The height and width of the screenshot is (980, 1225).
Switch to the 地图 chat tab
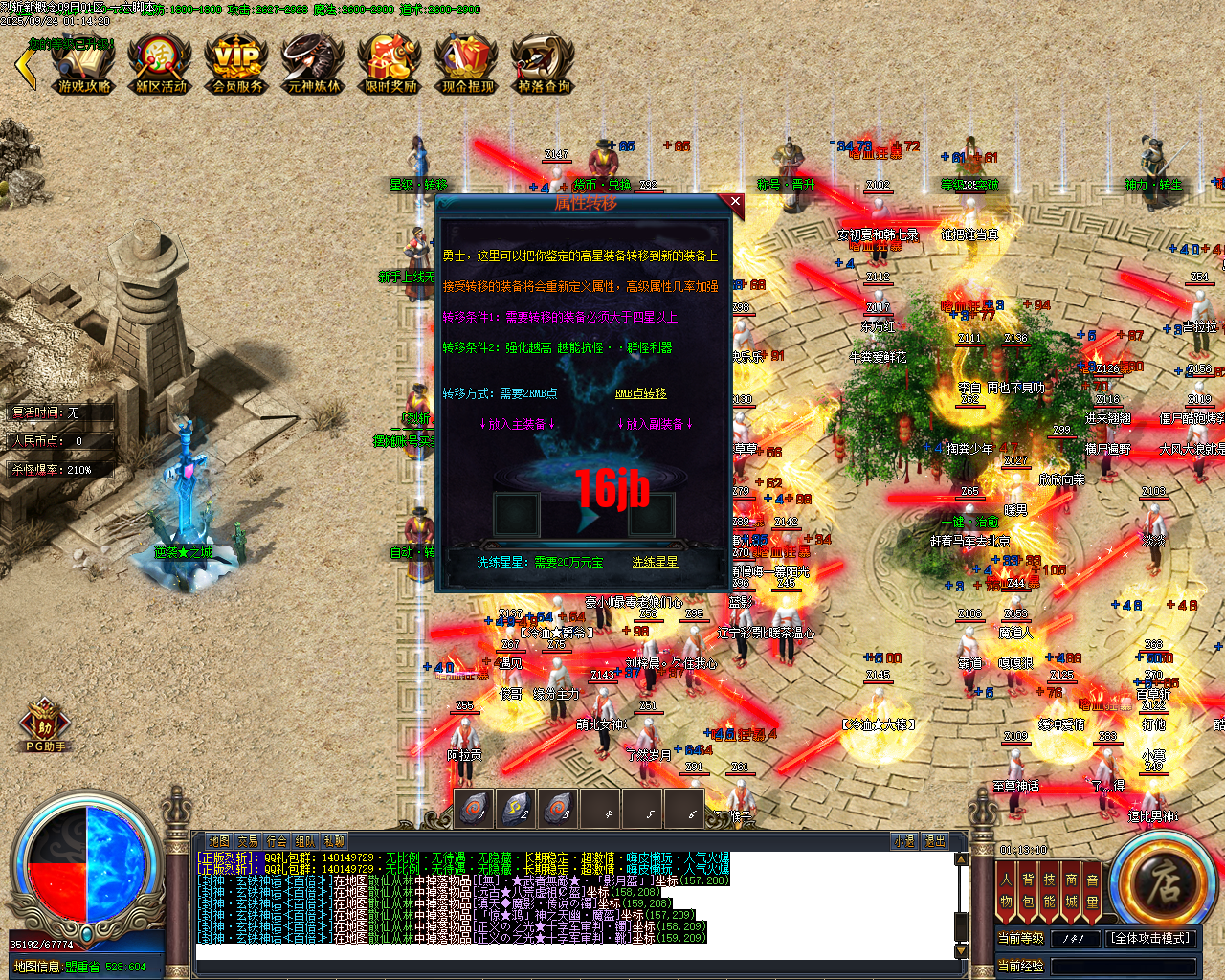[217, 839]
